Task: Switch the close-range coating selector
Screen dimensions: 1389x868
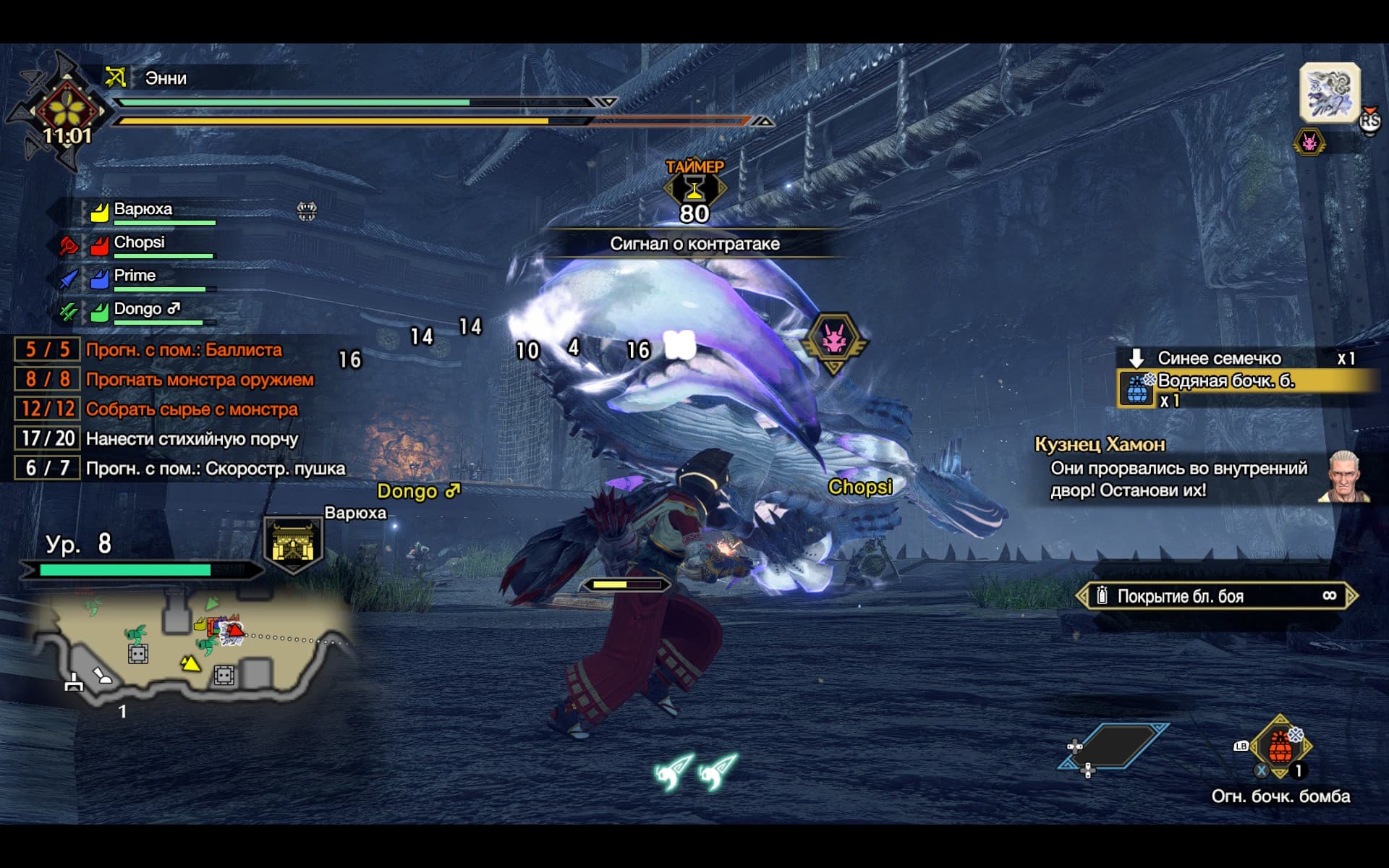Action: tap(1215, 596)
